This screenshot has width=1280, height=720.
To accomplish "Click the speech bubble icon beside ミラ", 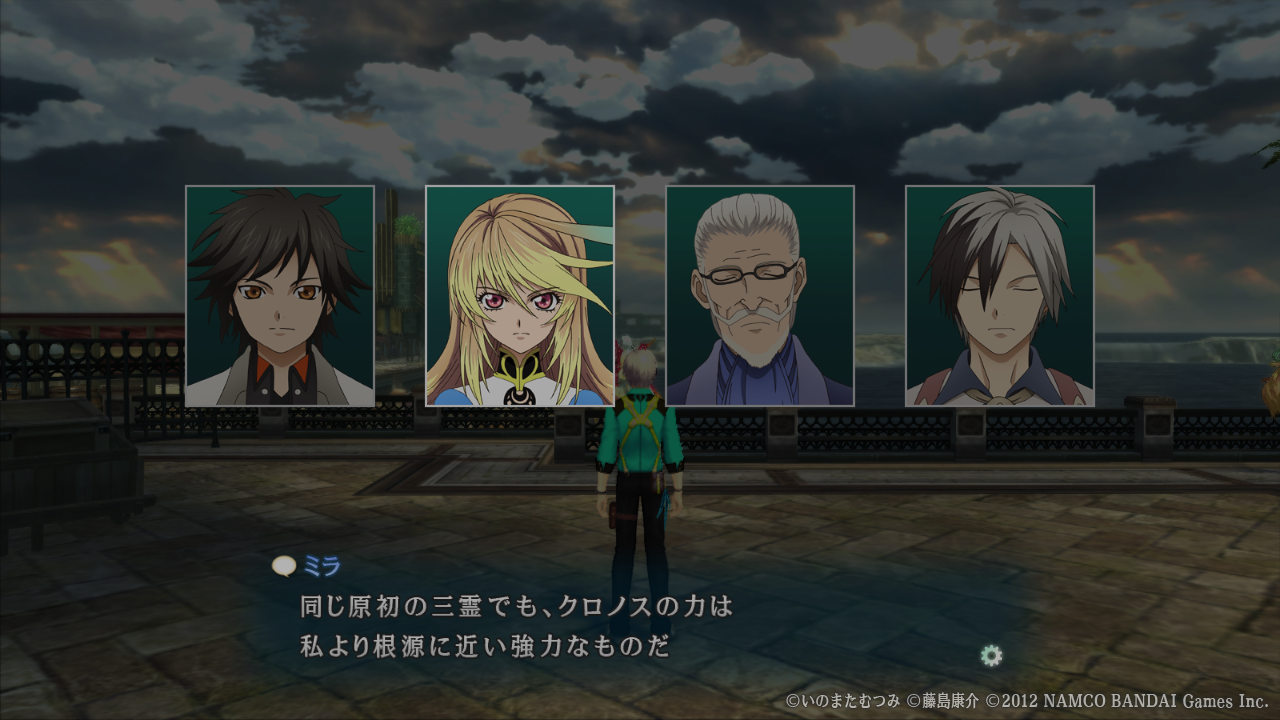I will pos(284,567).
